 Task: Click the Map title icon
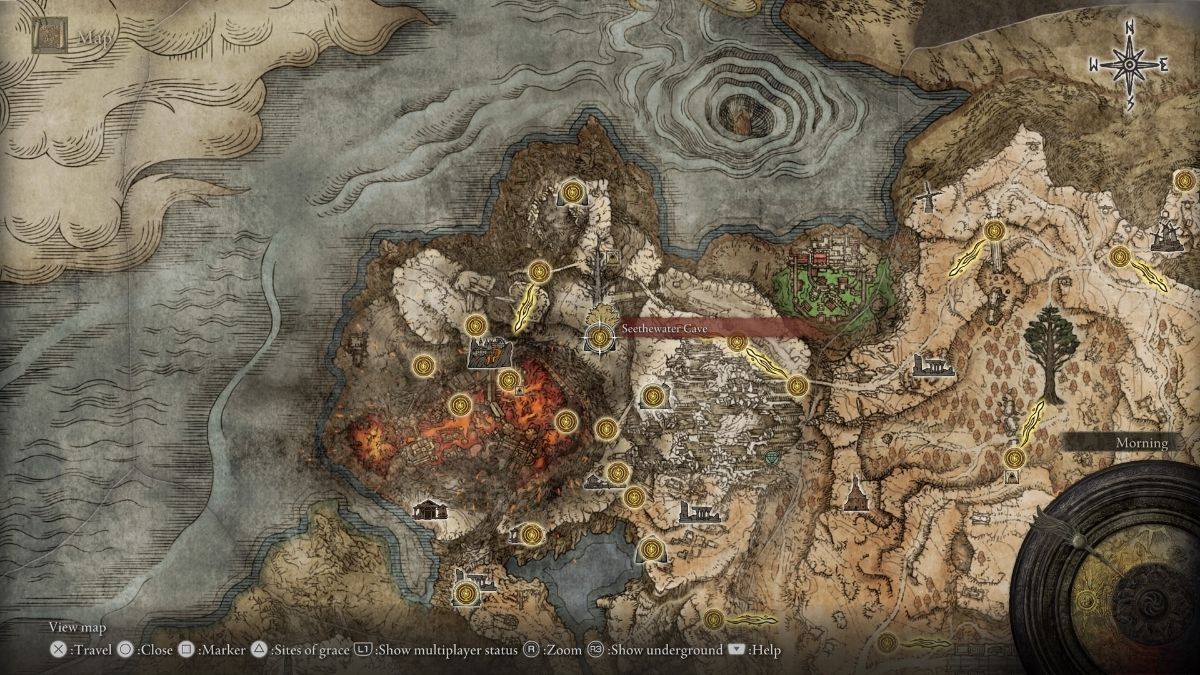[46, 37]
